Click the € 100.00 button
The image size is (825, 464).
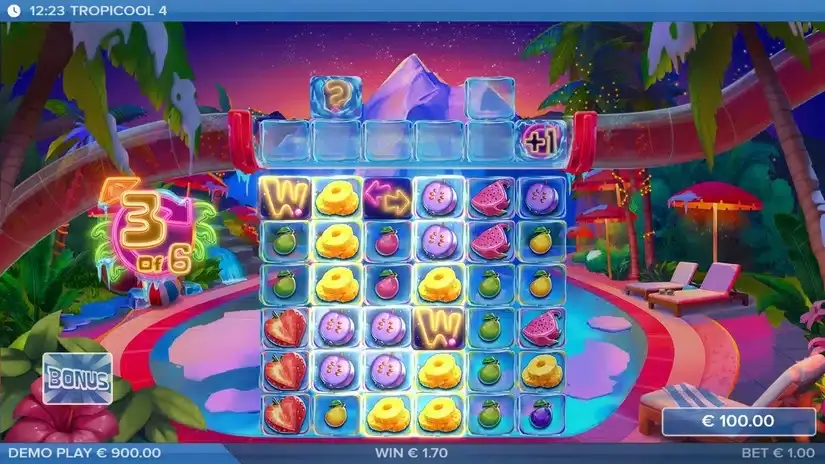[738, 421]
